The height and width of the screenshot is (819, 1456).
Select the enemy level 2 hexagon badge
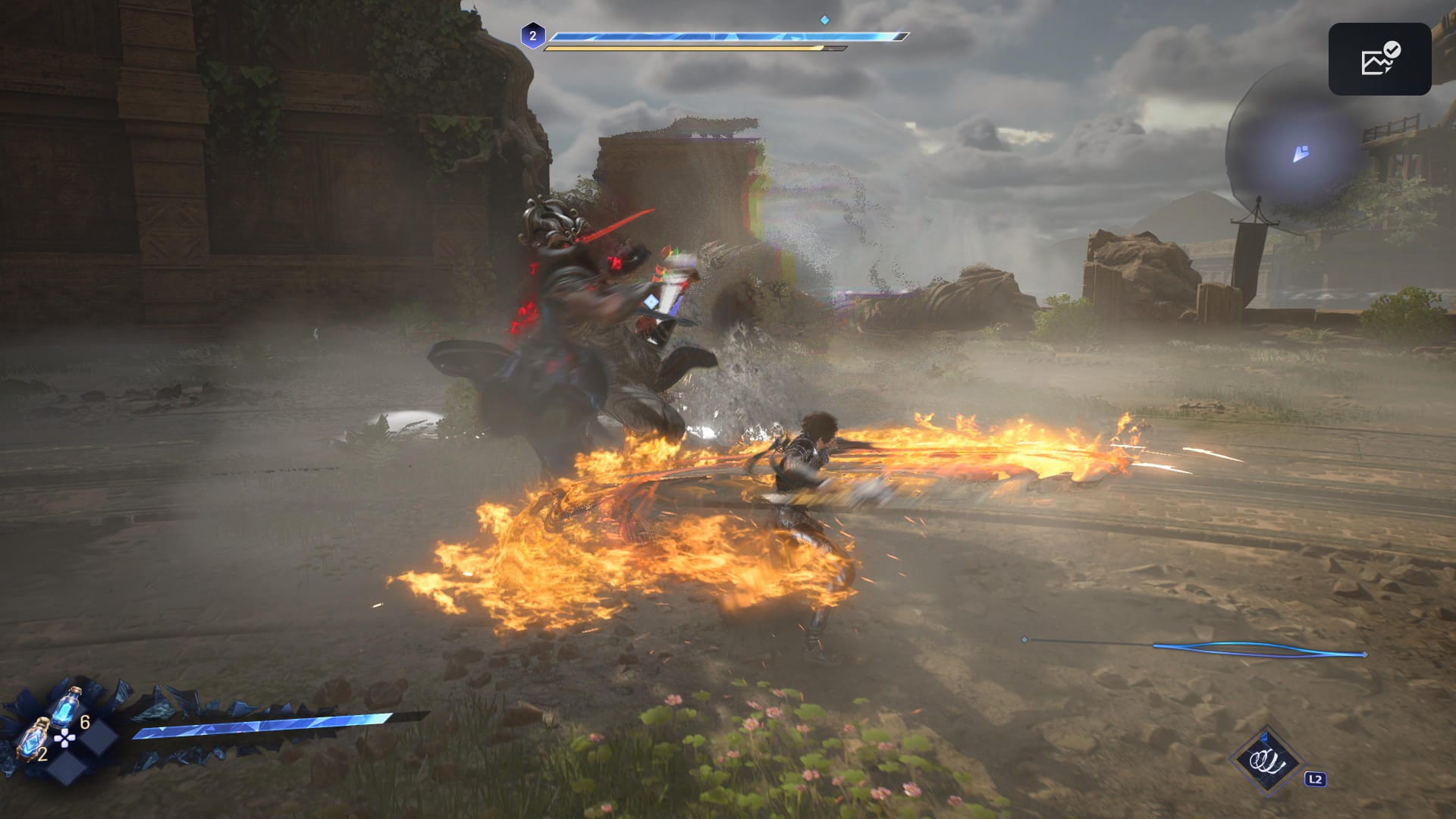coord(532,36)
